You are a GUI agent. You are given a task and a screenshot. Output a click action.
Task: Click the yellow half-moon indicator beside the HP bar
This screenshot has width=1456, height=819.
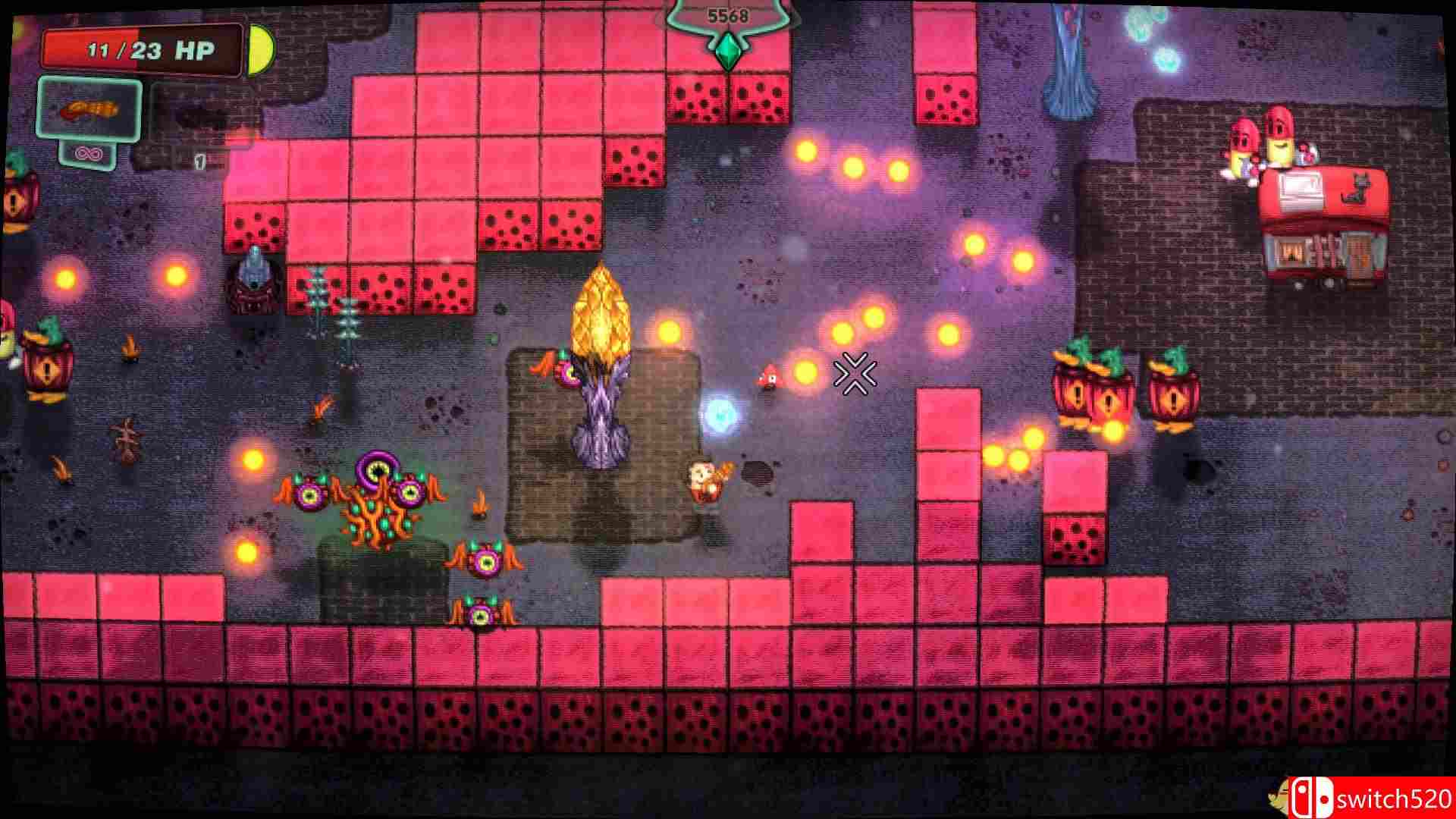coord(262,49)
